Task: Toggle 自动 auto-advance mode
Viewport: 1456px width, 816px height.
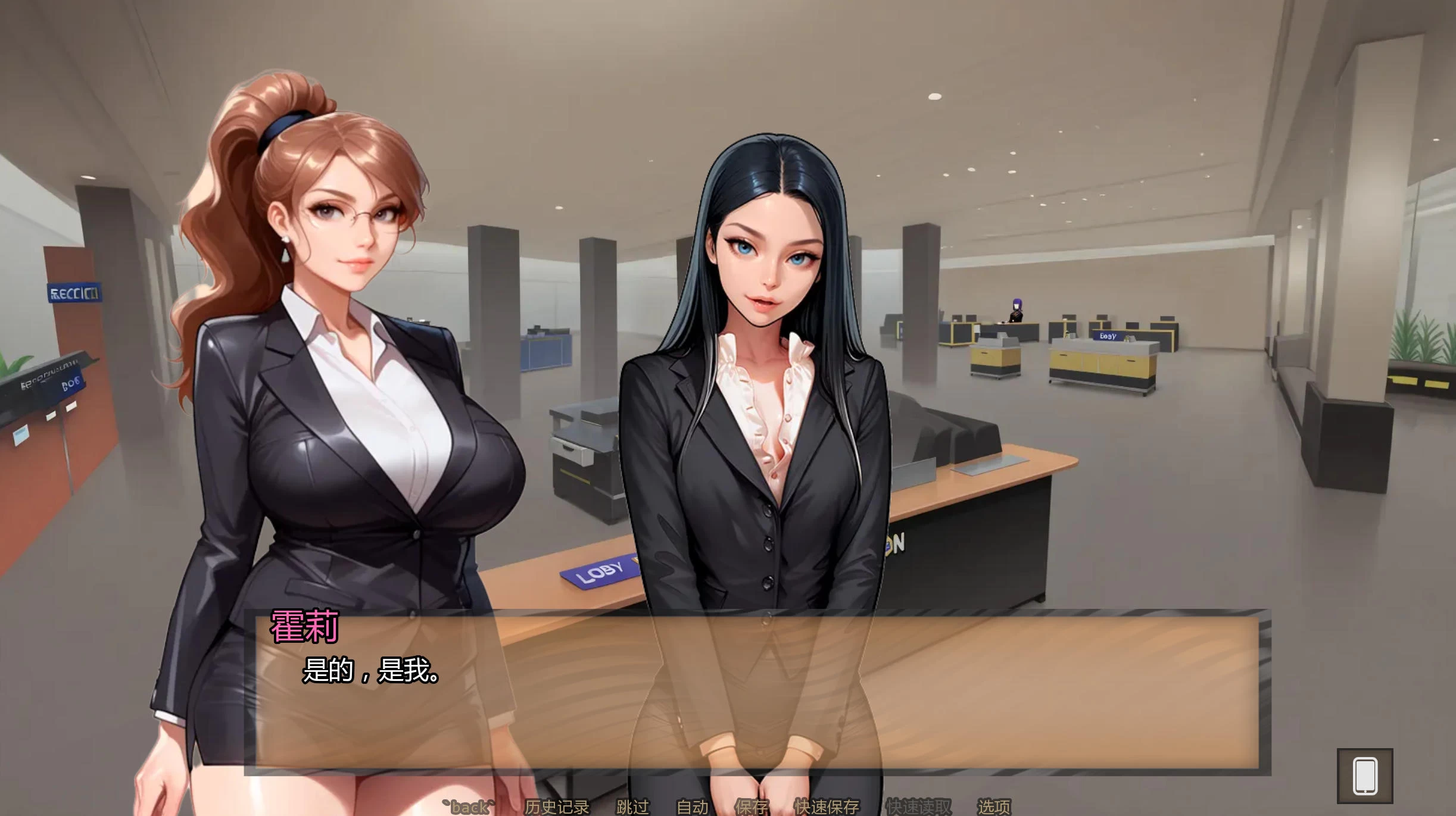Action: click(x=693, y=806)
